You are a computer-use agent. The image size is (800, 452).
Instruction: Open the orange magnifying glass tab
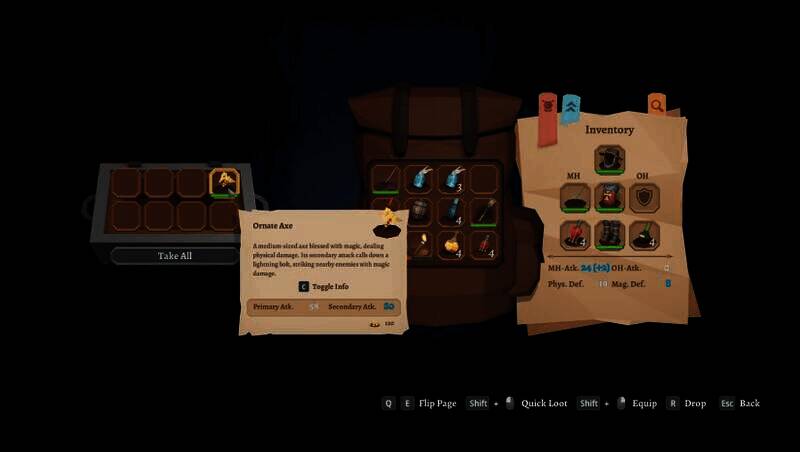point(657,104)
